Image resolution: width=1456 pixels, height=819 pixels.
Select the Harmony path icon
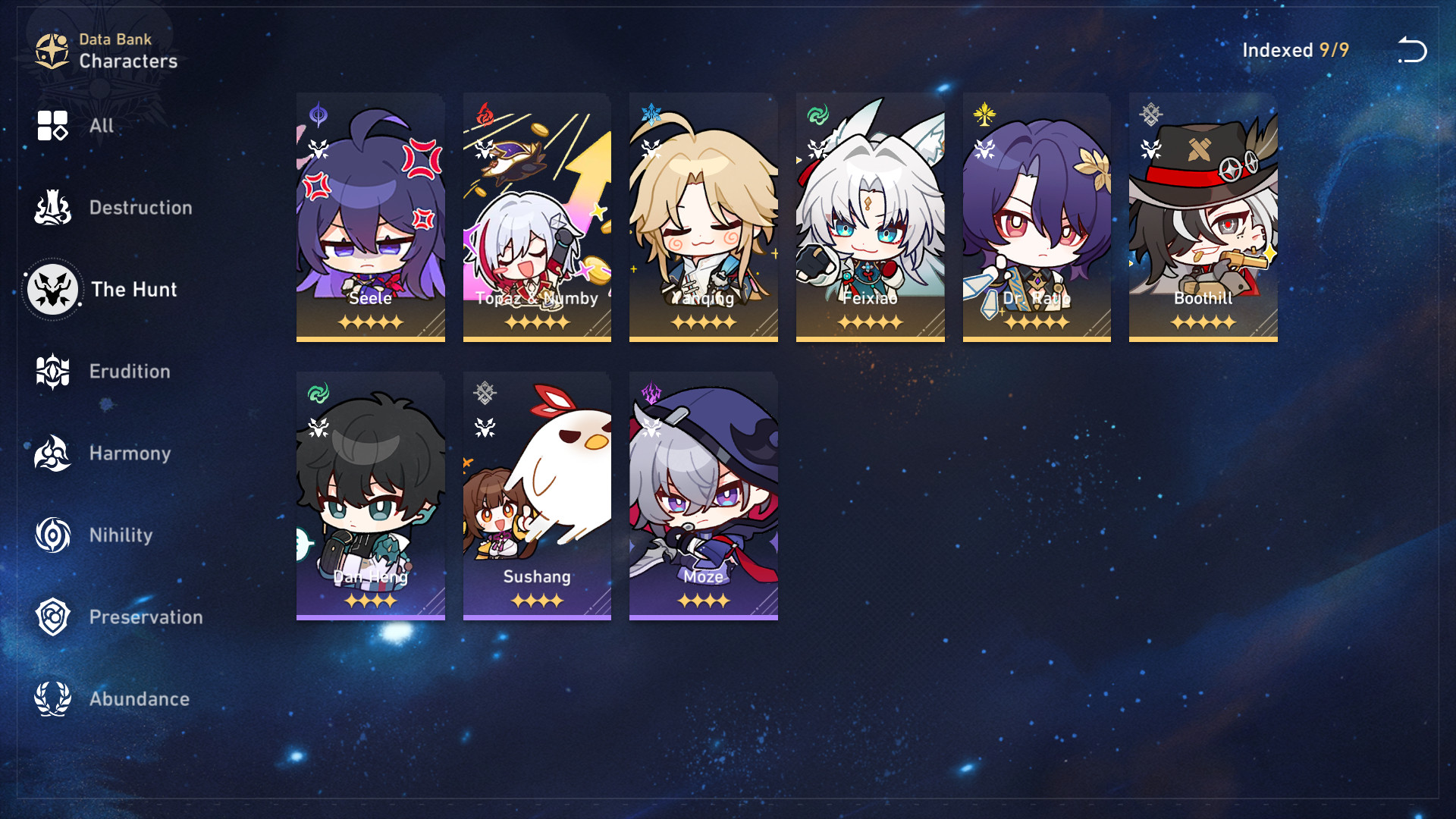tap(51, 453)
